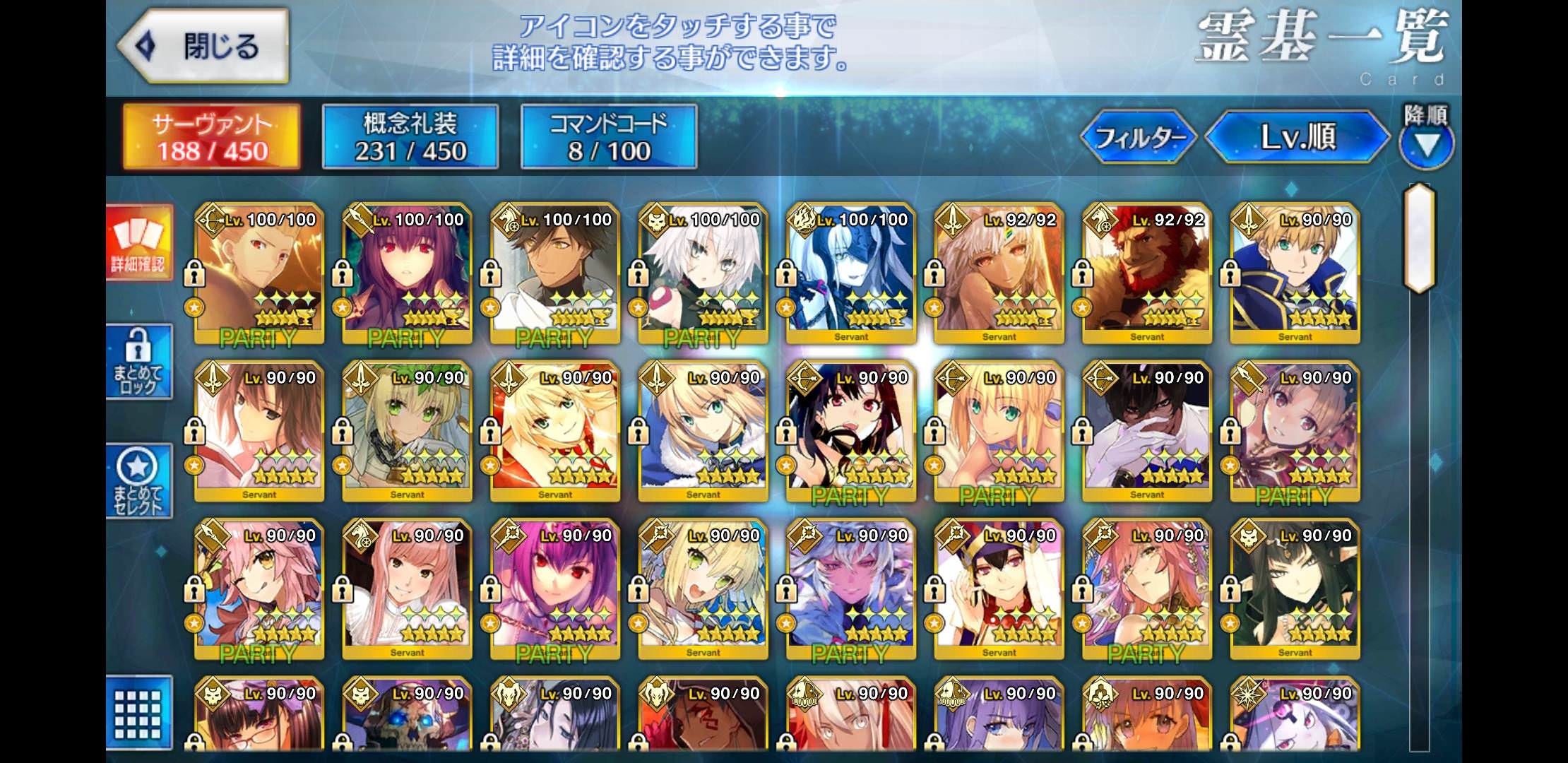Select the Merlin caster servant card
The image size is (1568, 763).
(851, 590)
